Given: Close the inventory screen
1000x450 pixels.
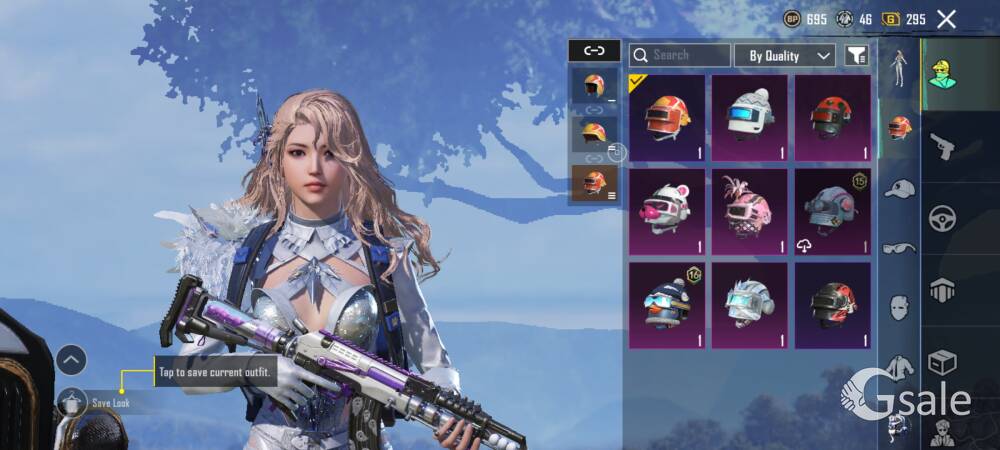Looking at the screenshot, I should [946, 19].
